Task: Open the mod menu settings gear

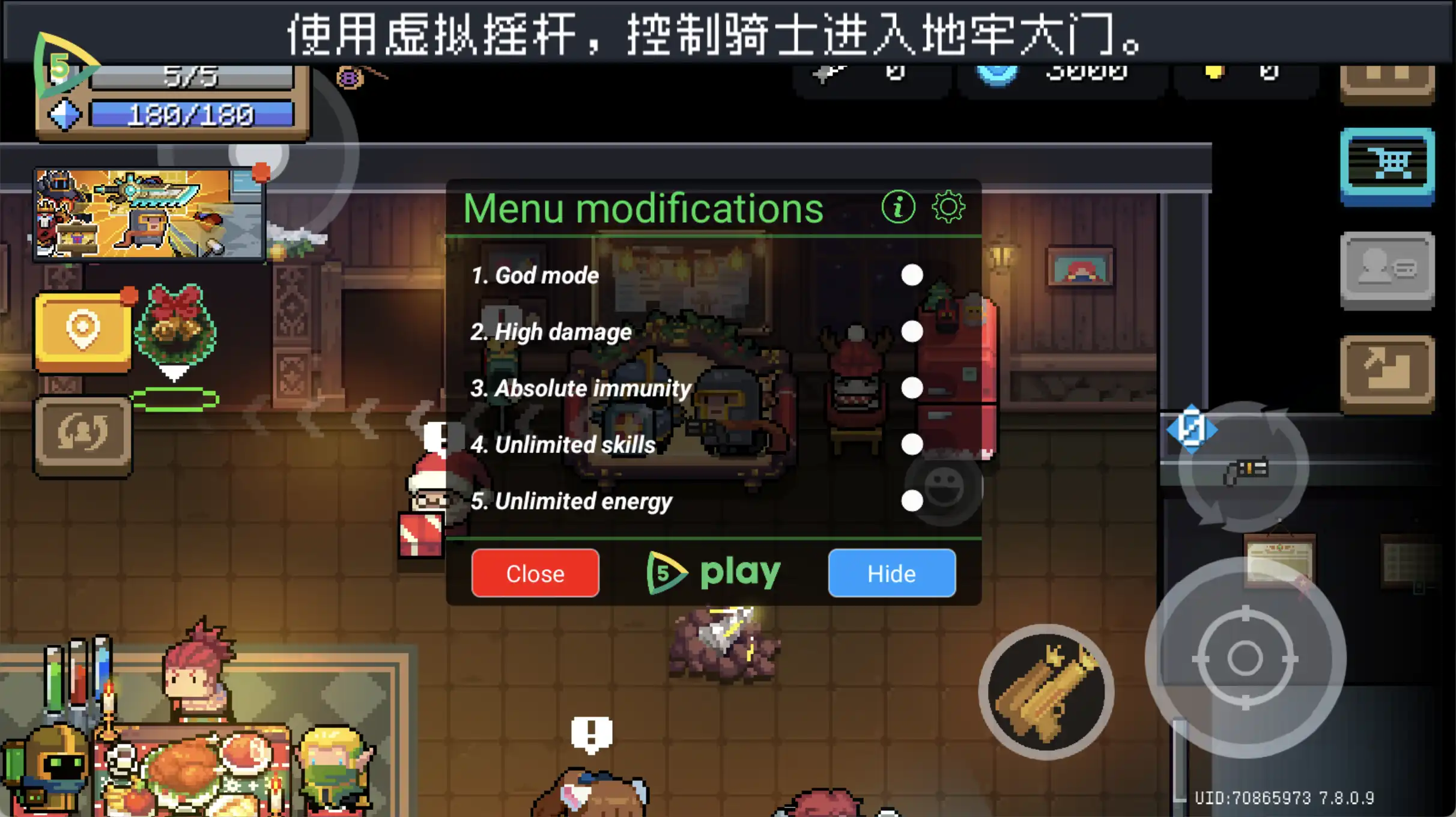Action: (x=950, y=207)
